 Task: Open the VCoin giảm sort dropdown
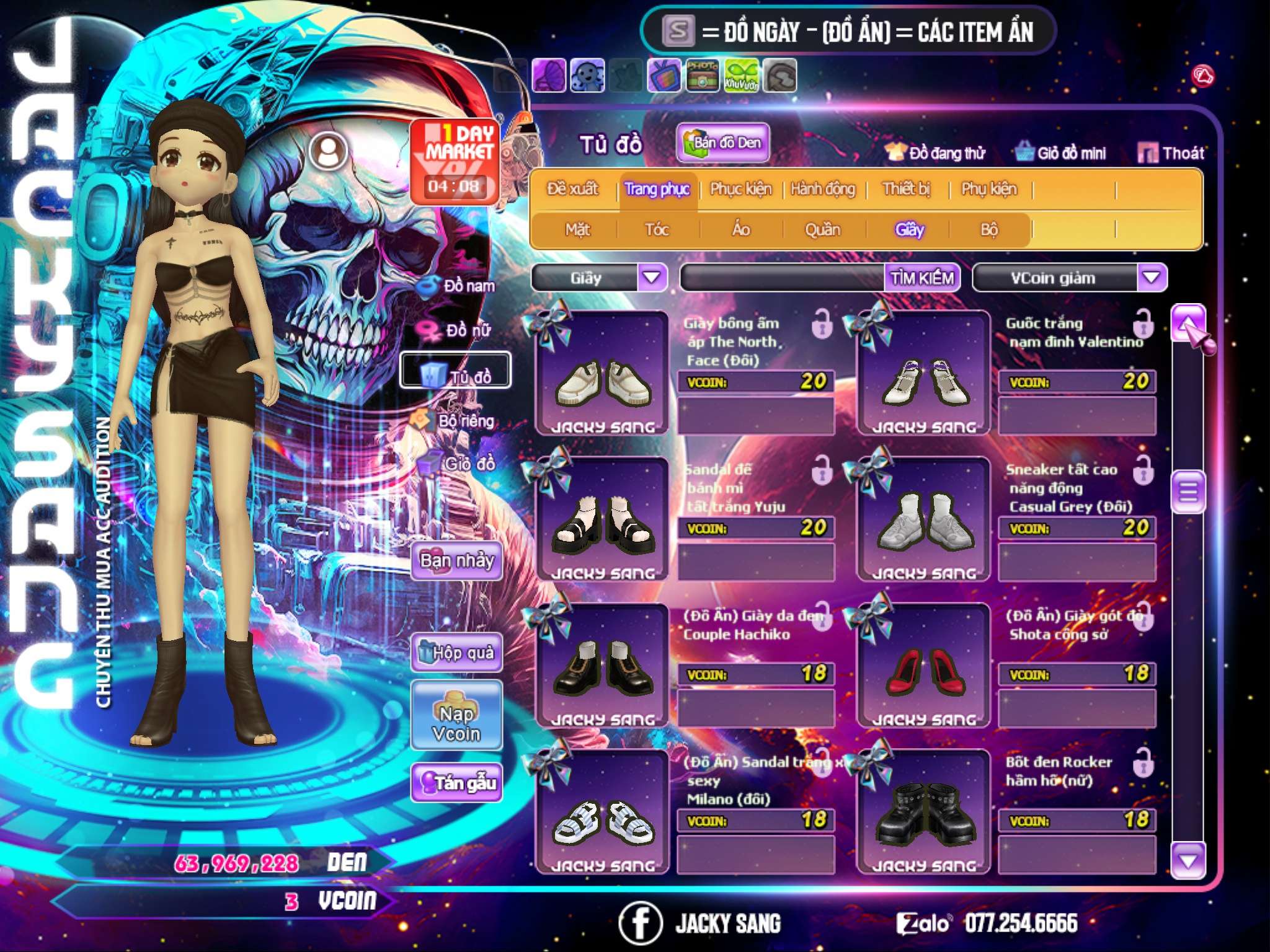point(1152,278)
